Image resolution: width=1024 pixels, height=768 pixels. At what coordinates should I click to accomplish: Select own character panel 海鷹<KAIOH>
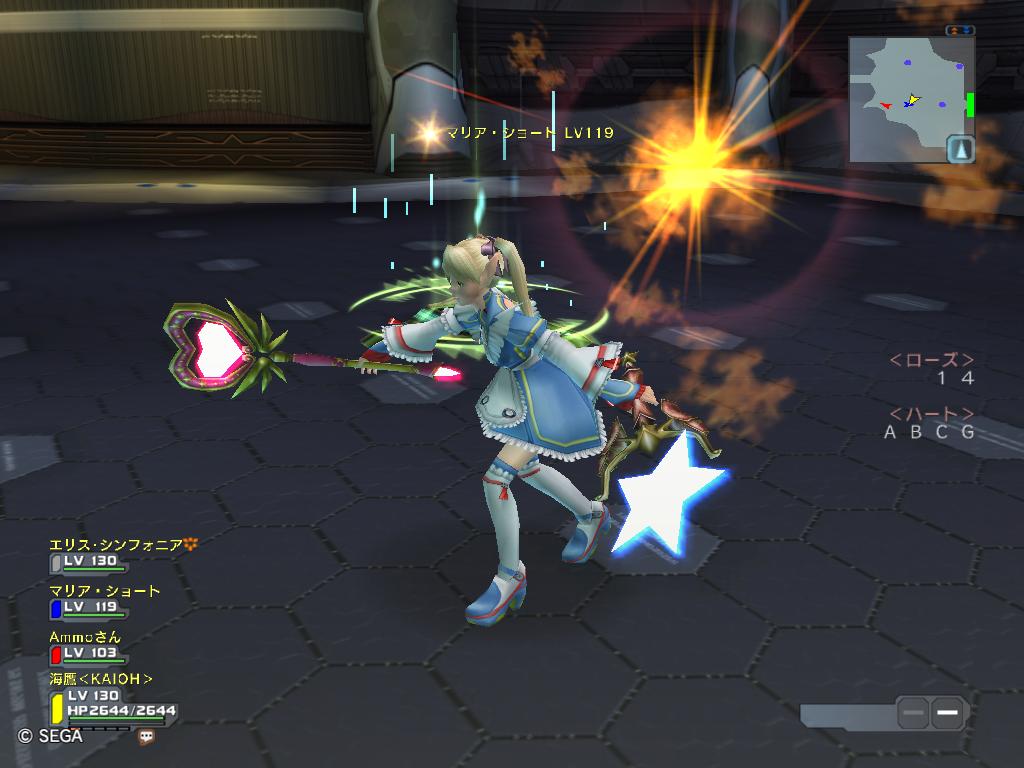[100, 679]
